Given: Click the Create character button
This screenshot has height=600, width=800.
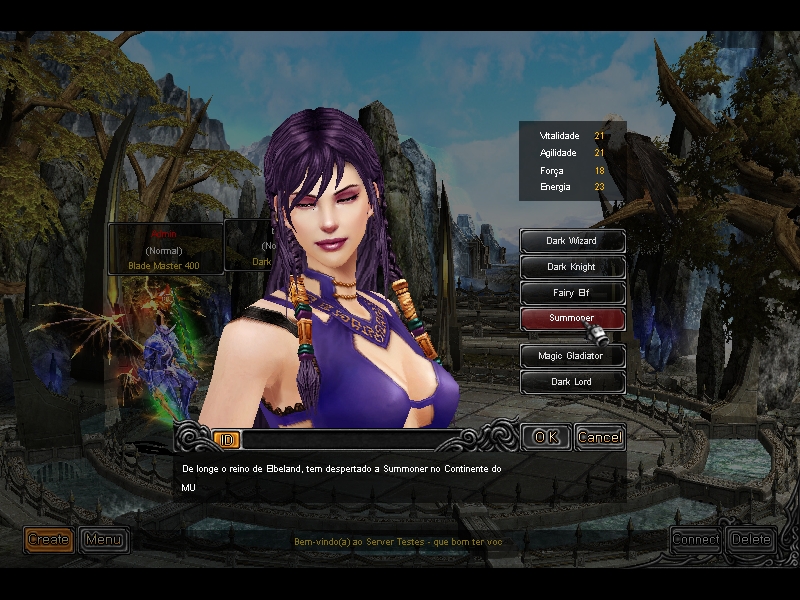Looking at the screenshot, I should (x=49, y=539).
